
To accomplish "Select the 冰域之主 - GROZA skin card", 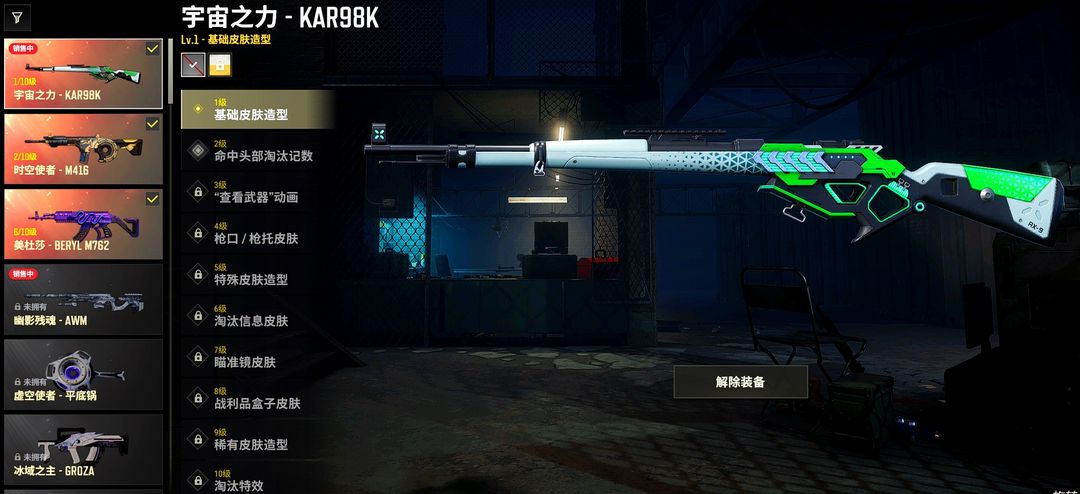I will pyautogui.click(x=83, y=449).
